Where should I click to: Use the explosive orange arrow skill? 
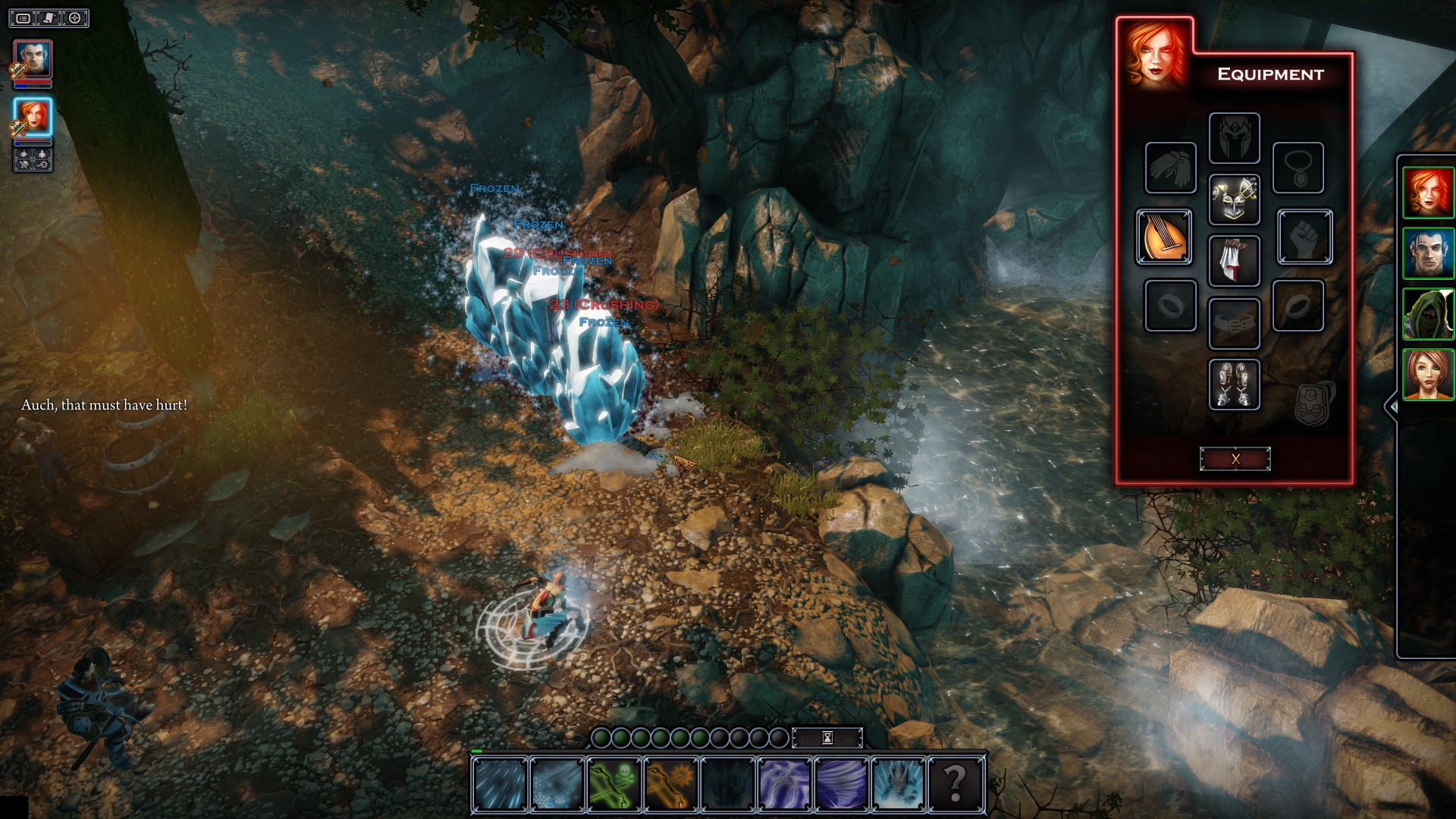coord(670,784)
